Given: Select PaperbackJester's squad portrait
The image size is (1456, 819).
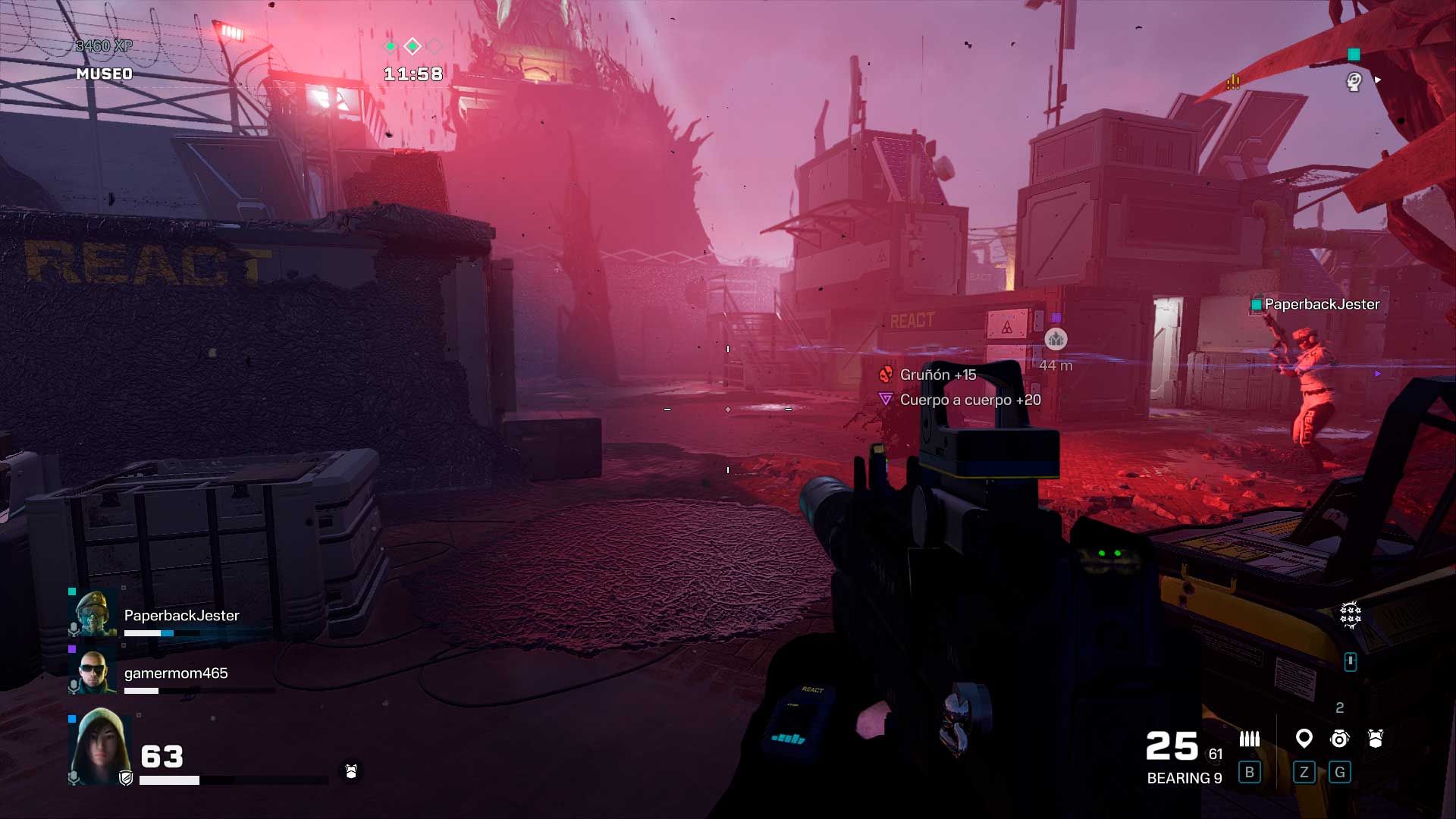Looking at the screenshot, I should point(95,613).
